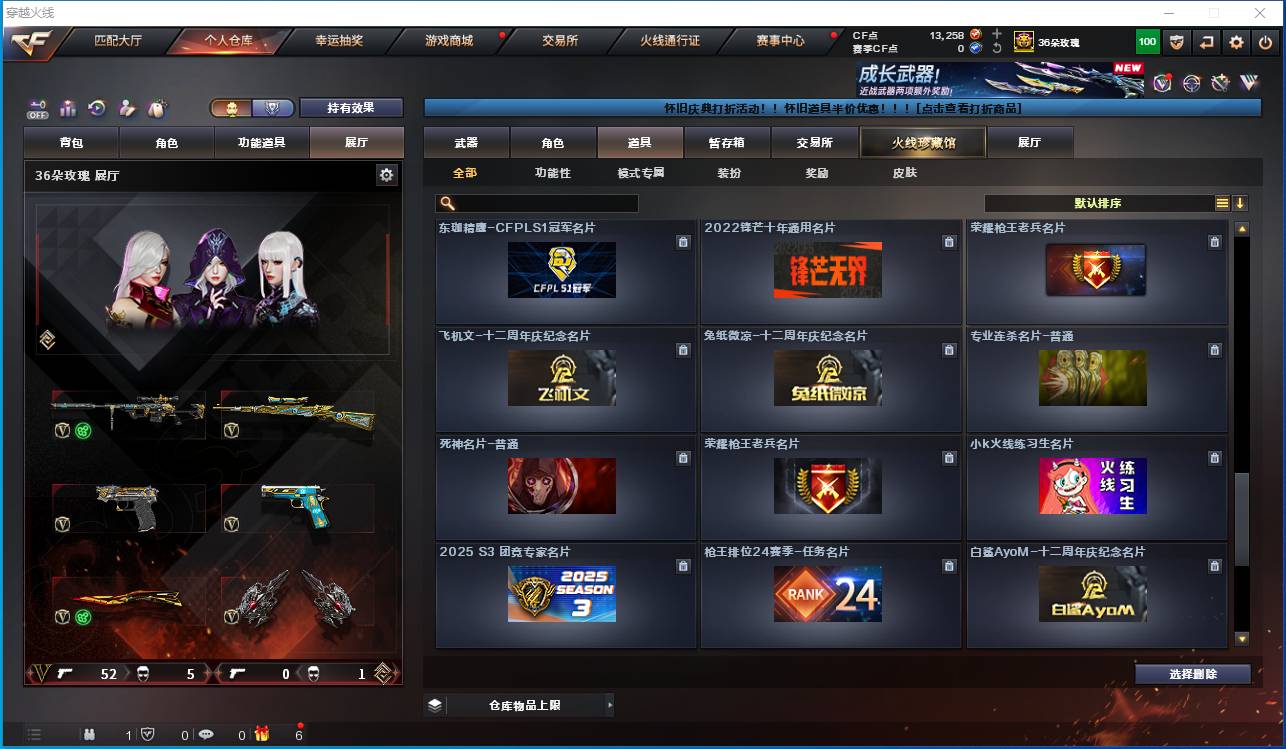The height and width of the screenshot is (749, 1286).
Task: Click the list-view icon beside the sort dropdown
Action: (x=1223, y=202)
